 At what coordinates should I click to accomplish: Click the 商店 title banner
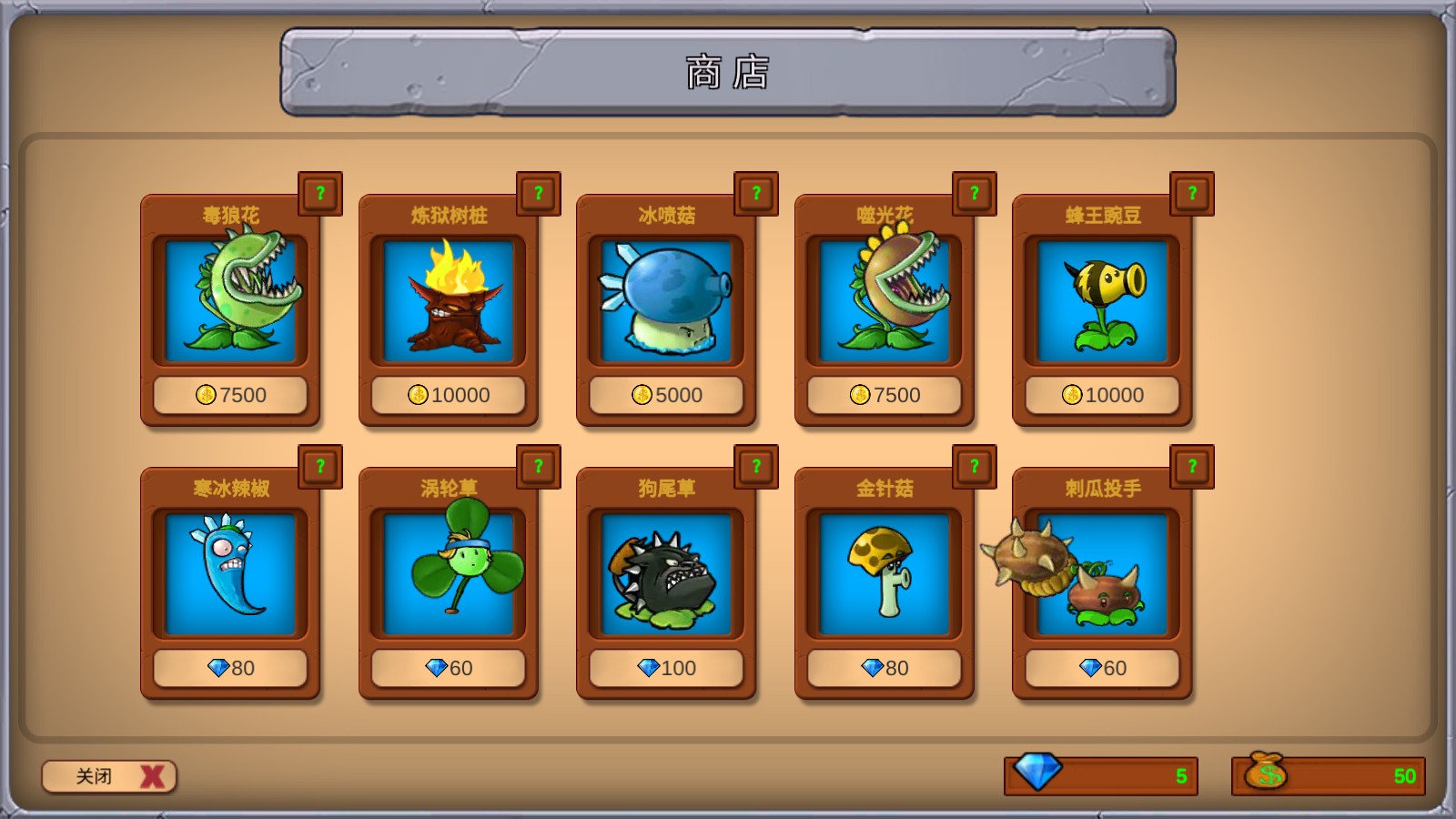pos(727,73)
